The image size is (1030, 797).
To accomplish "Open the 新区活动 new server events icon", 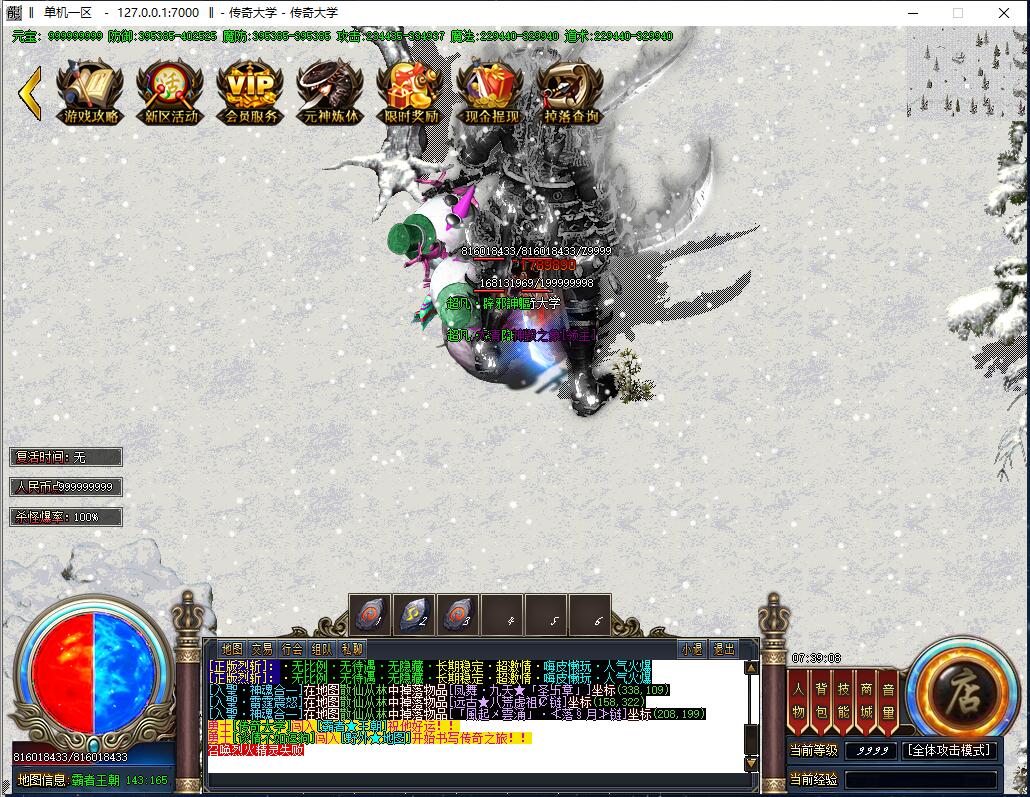I will (x=170, y=93).
